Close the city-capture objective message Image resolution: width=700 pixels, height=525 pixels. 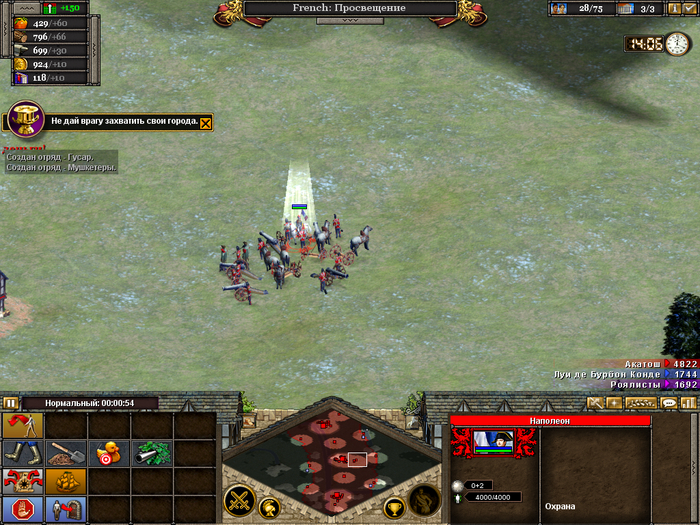click(206, 122)
